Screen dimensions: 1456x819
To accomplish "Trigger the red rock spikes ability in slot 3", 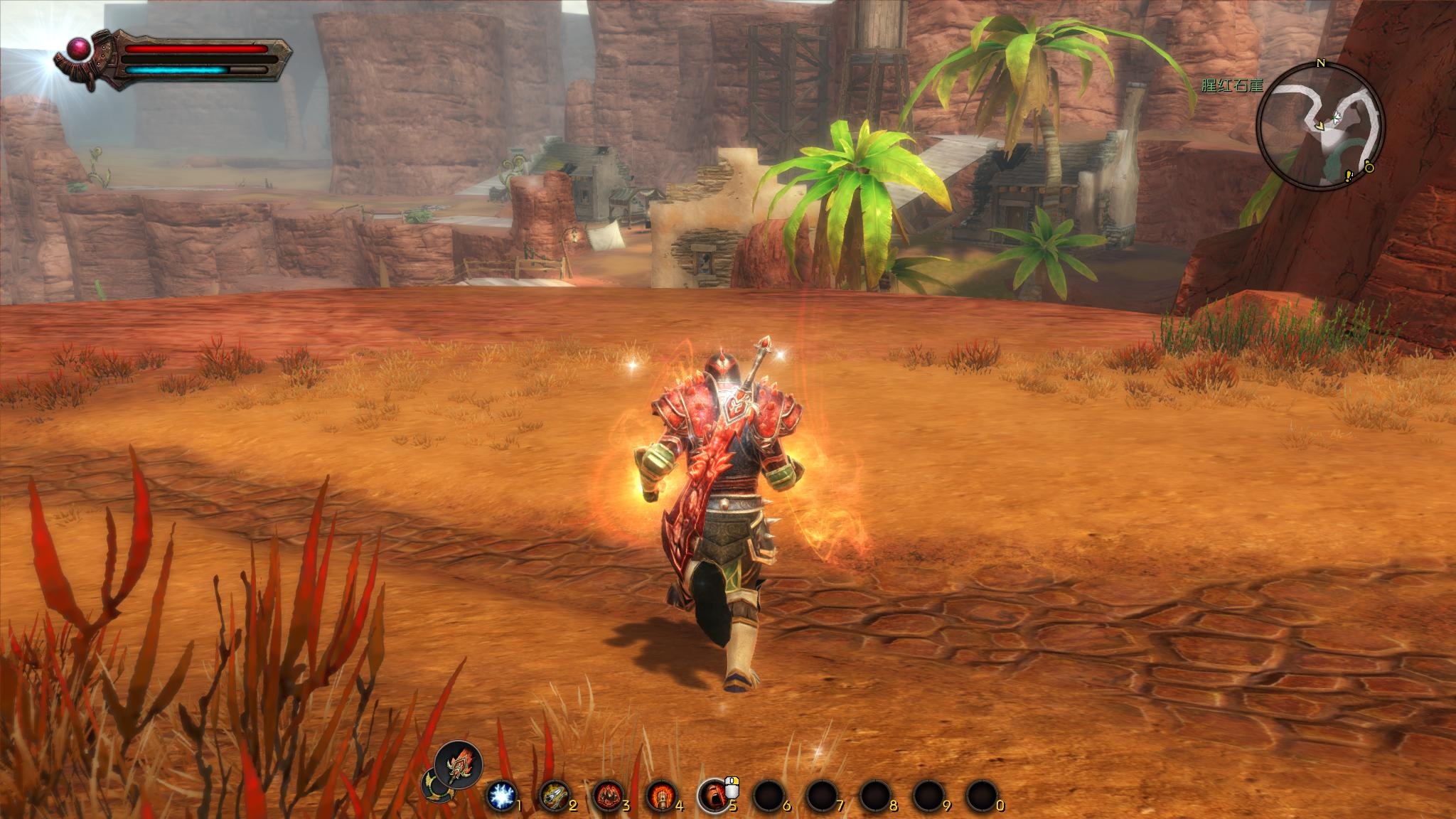I will coord(608,795).
